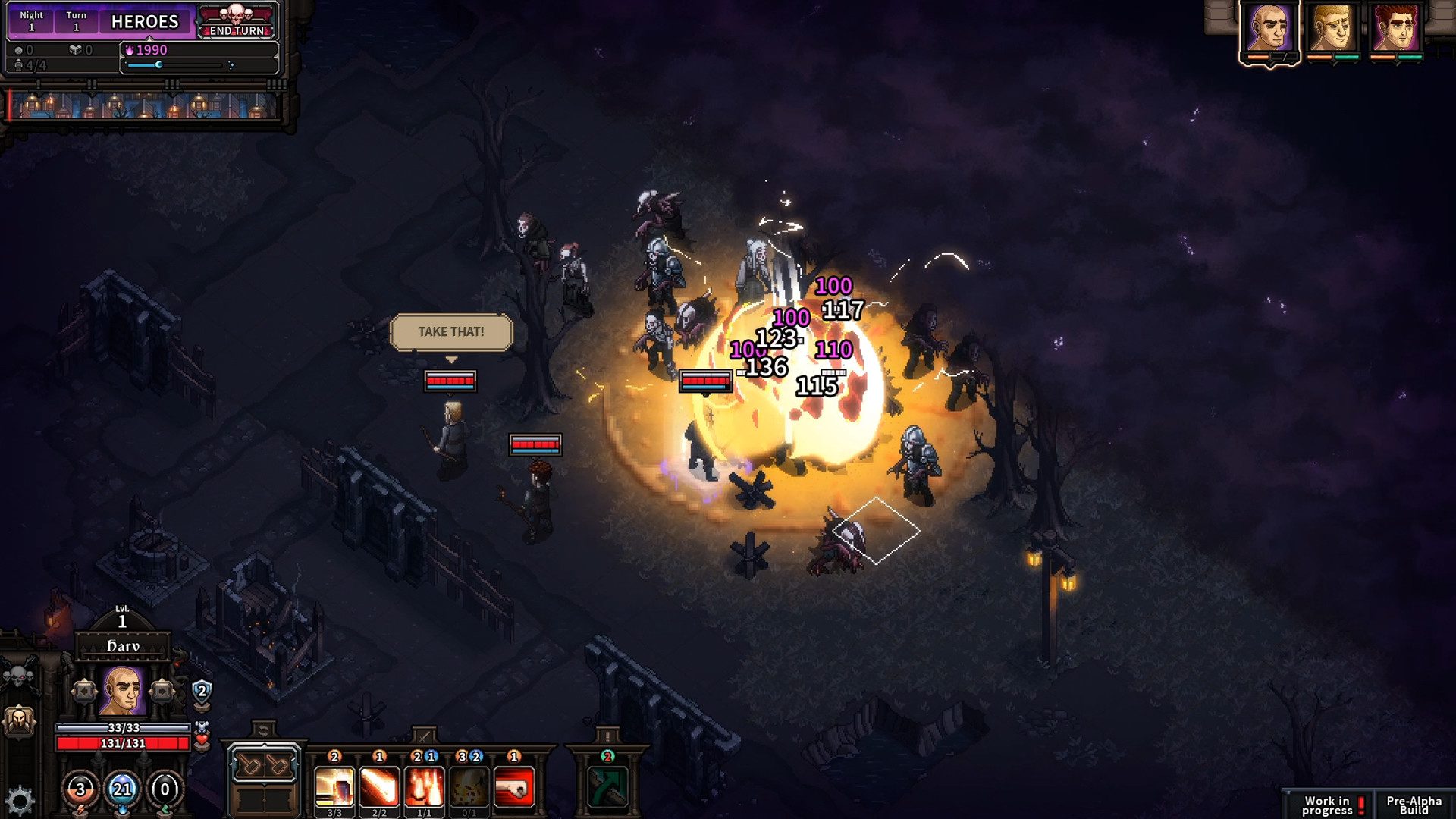Image resolution: width=1456 pixels, height=819 pixels.
Task: Select the blond hero portrait
Action: [1333, 28]
